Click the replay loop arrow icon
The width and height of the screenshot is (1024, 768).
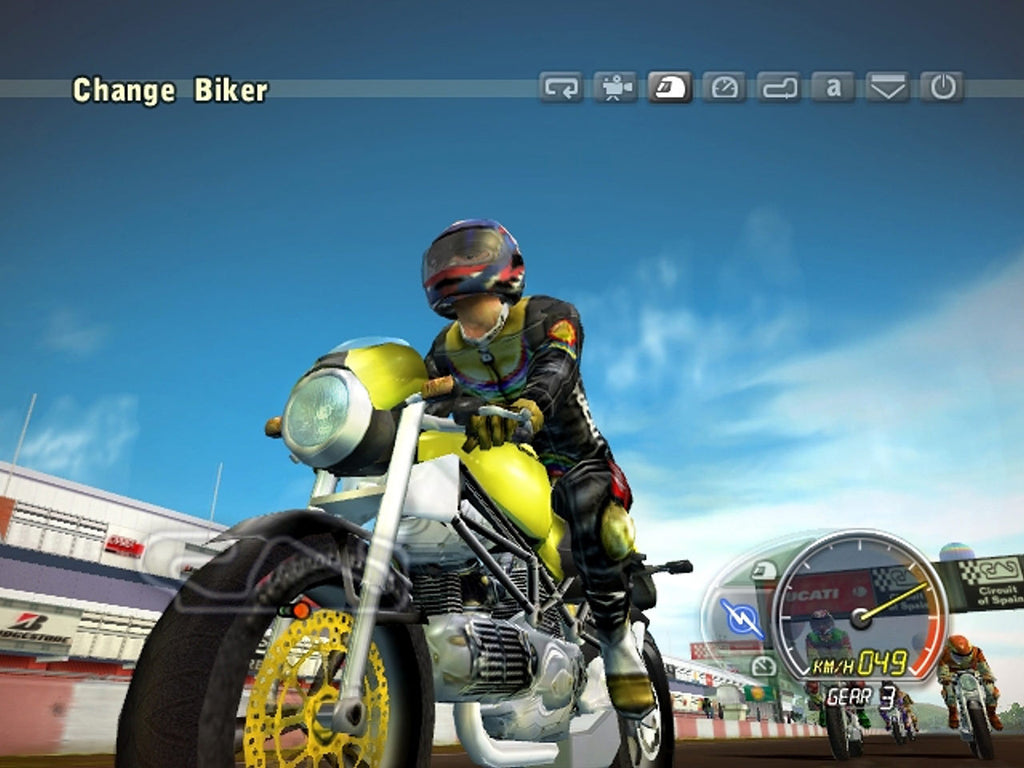click(x=561, y=88)
